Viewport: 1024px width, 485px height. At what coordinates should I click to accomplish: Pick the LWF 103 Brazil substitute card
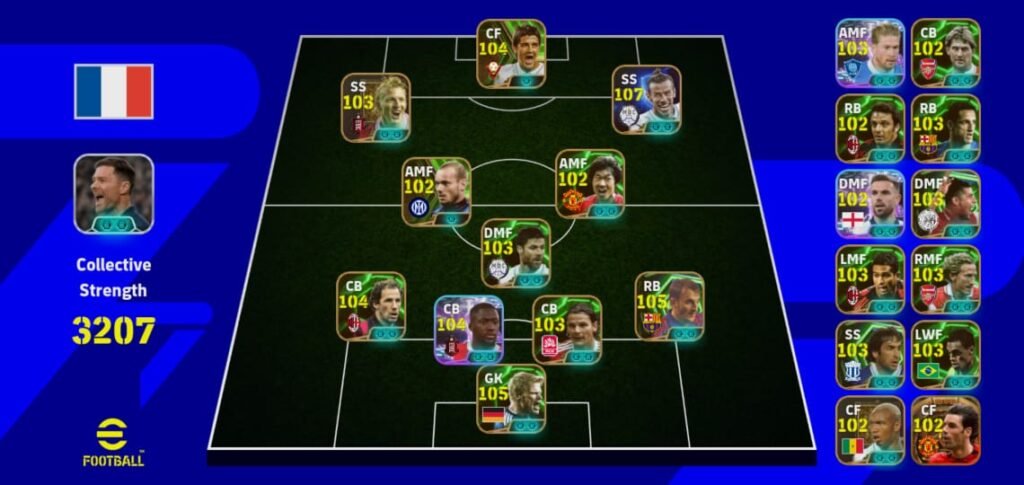click(x=945, y=354)
